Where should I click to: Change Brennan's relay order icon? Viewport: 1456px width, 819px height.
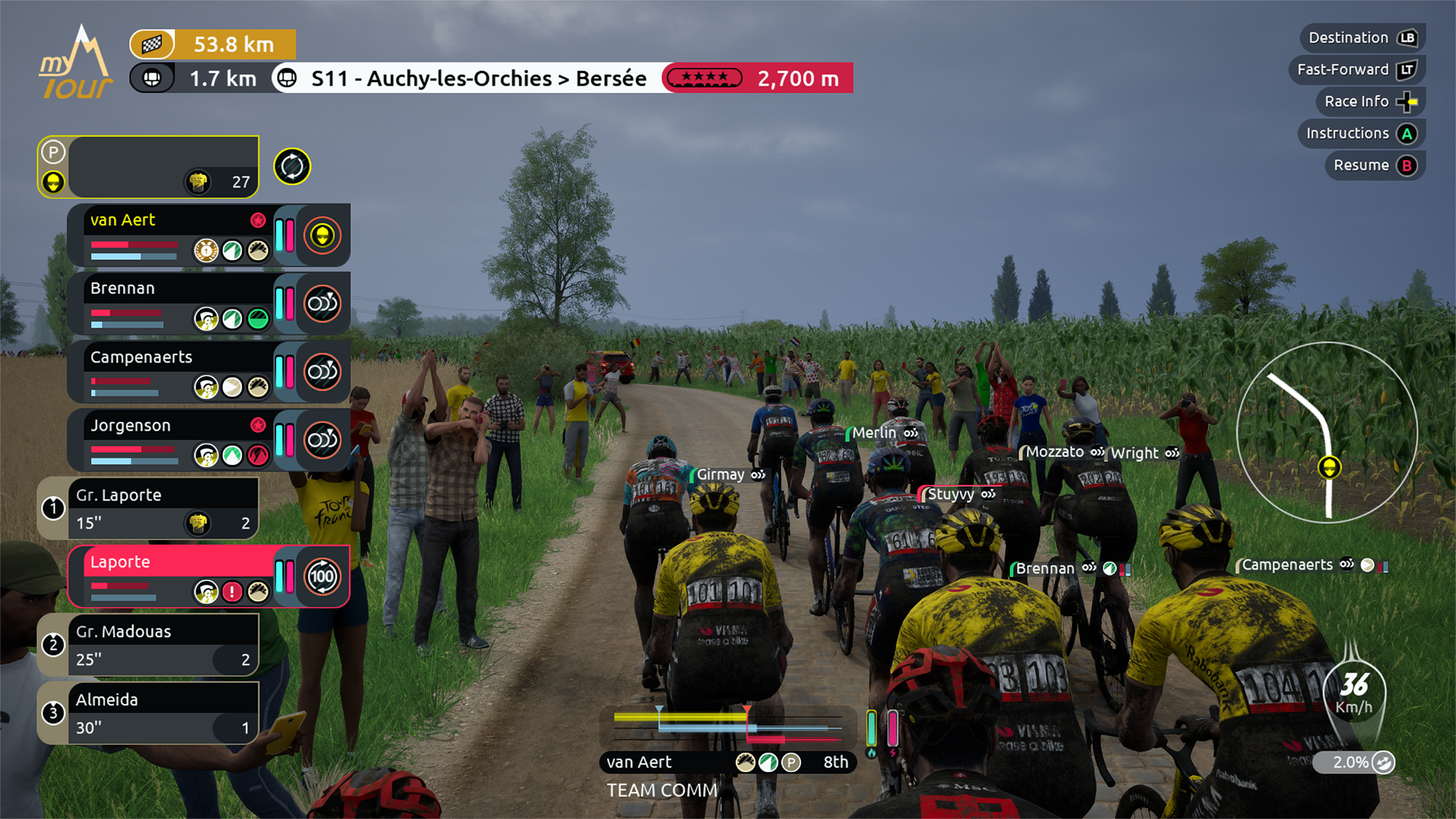(x=322, y=304)
